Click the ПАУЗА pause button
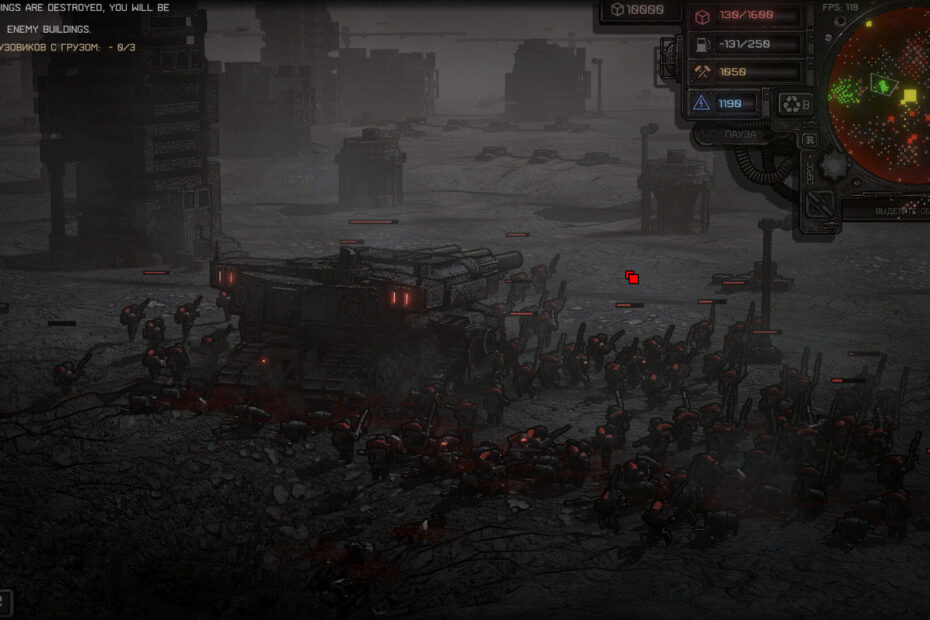 coord(742,134)
